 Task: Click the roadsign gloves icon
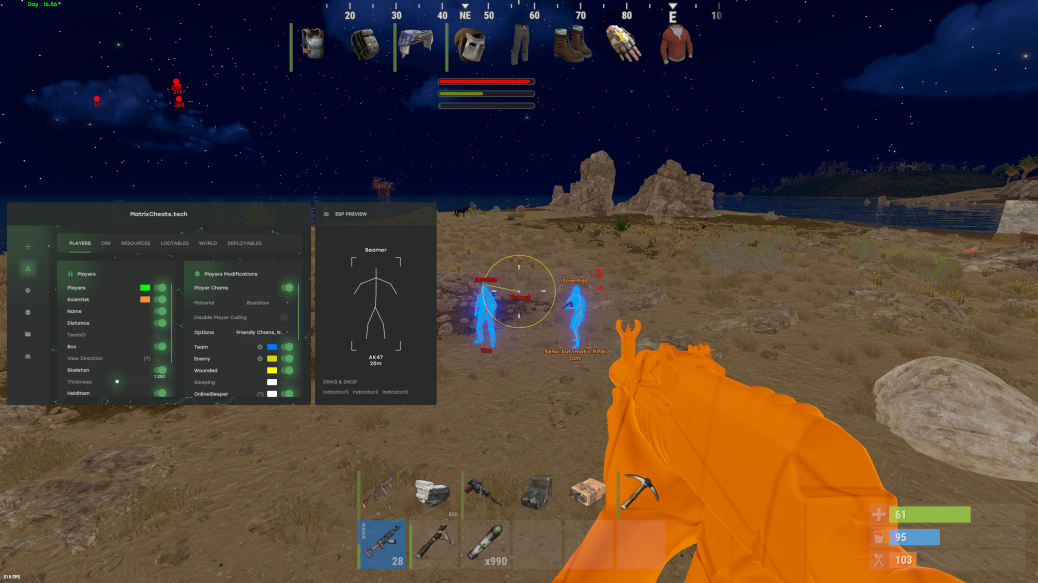point(624,46)
